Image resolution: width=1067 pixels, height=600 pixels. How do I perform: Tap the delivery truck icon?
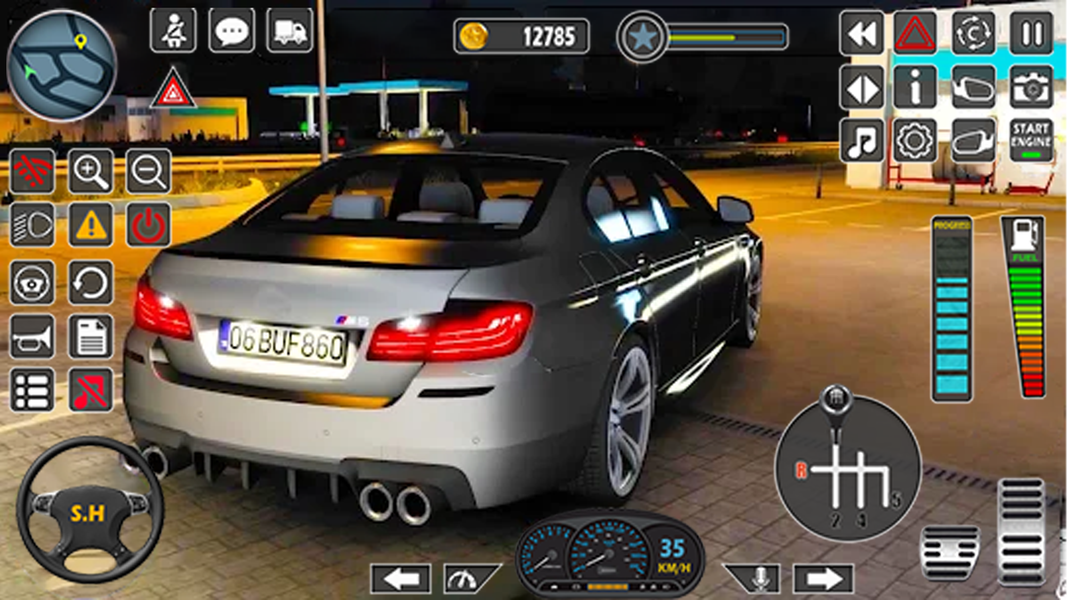[x=289, y=31]
